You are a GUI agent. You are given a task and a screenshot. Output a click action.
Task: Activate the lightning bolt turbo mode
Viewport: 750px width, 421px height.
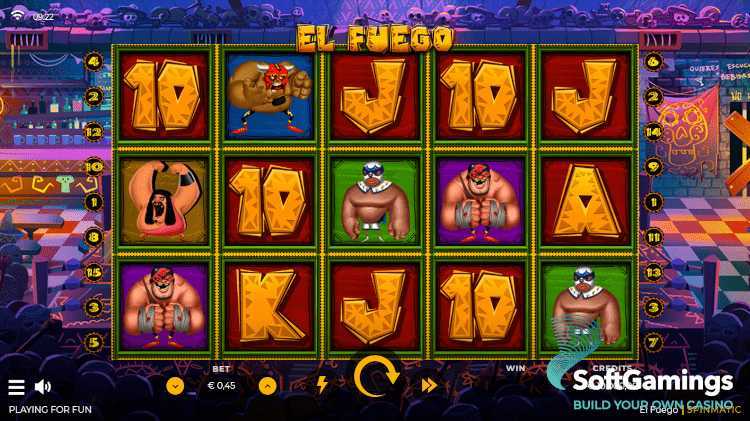point(322,385)
